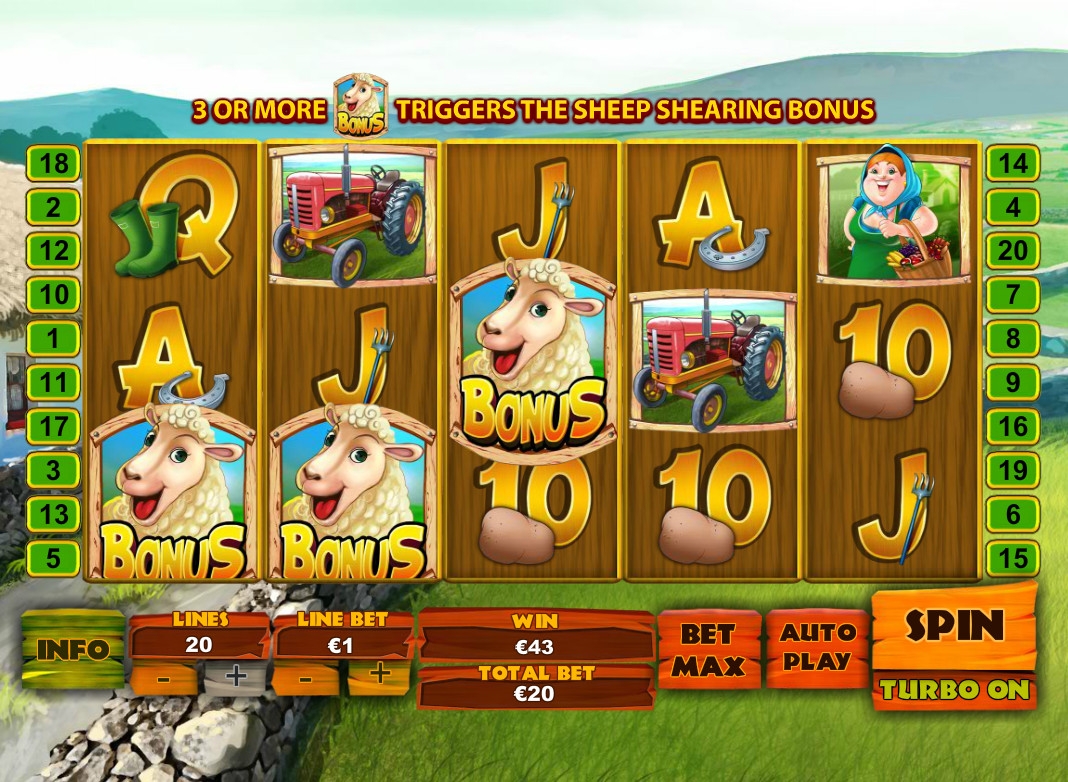The width and height of the screenshot is (1068, 782).
Task: Click payline number 20
Action: pyautogui.click(x=1013, y=250)
